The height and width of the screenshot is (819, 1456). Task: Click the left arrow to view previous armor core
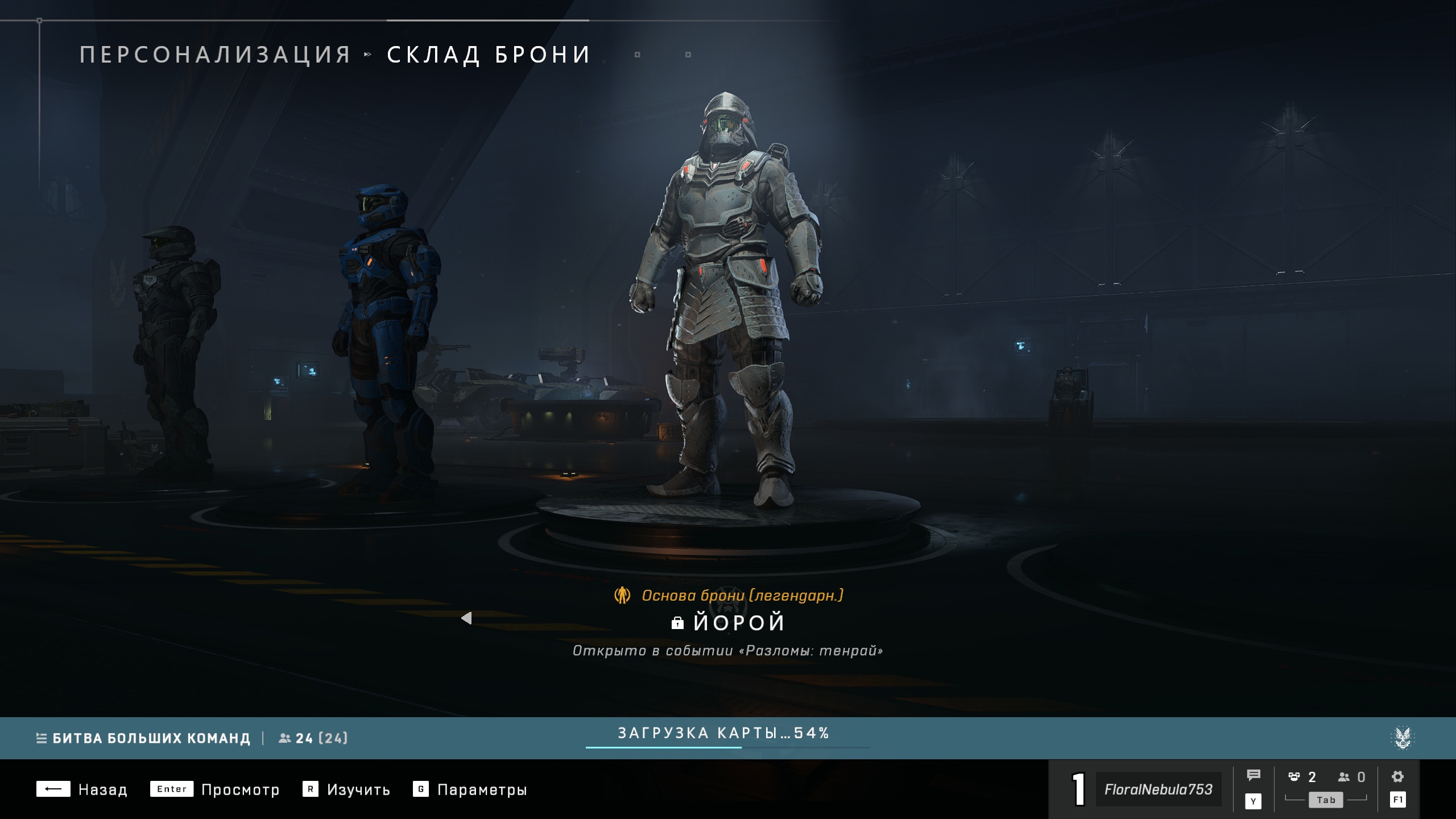point(468,619)
